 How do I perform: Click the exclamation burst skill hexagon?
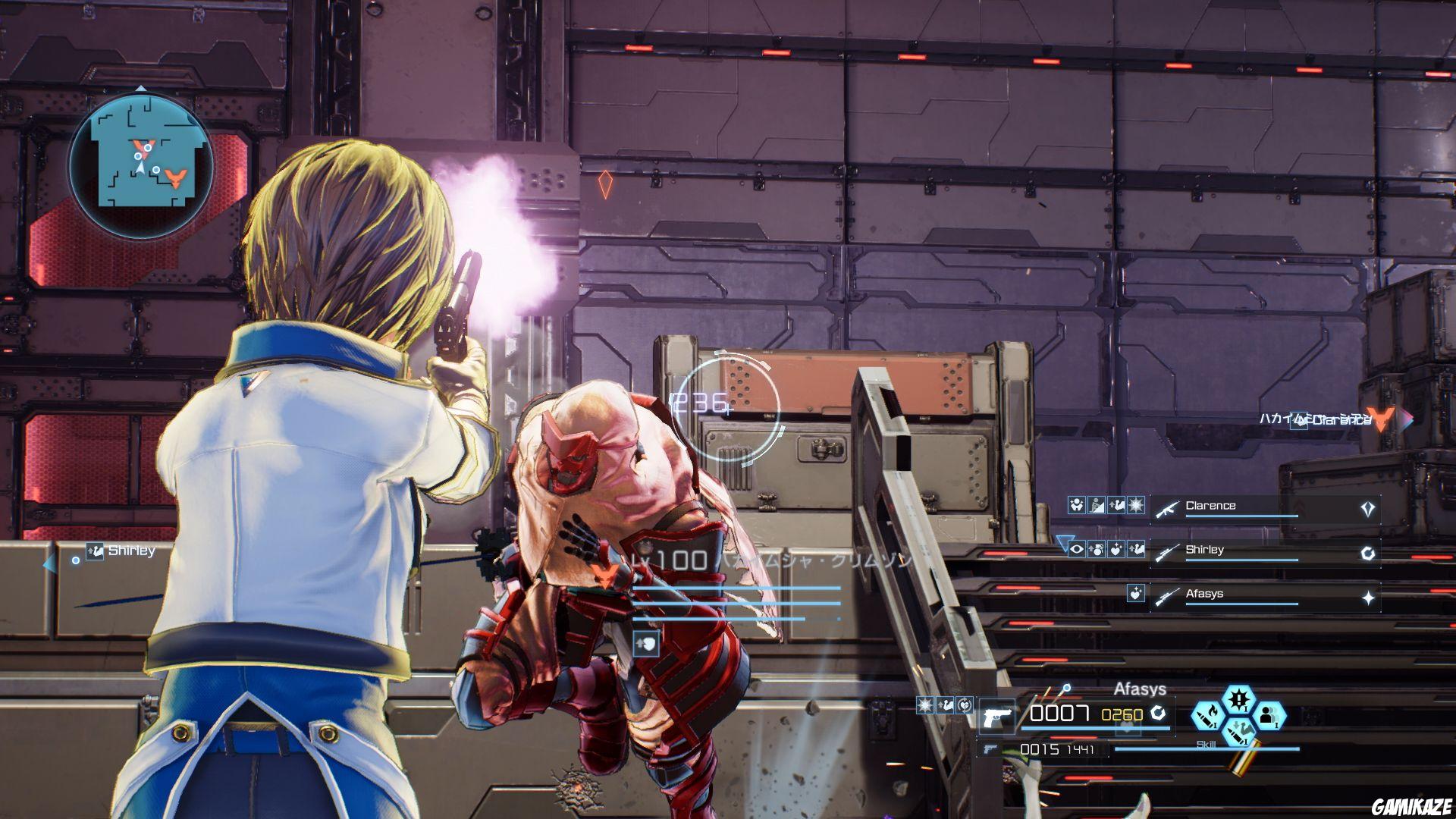[x=1238, y=700]
